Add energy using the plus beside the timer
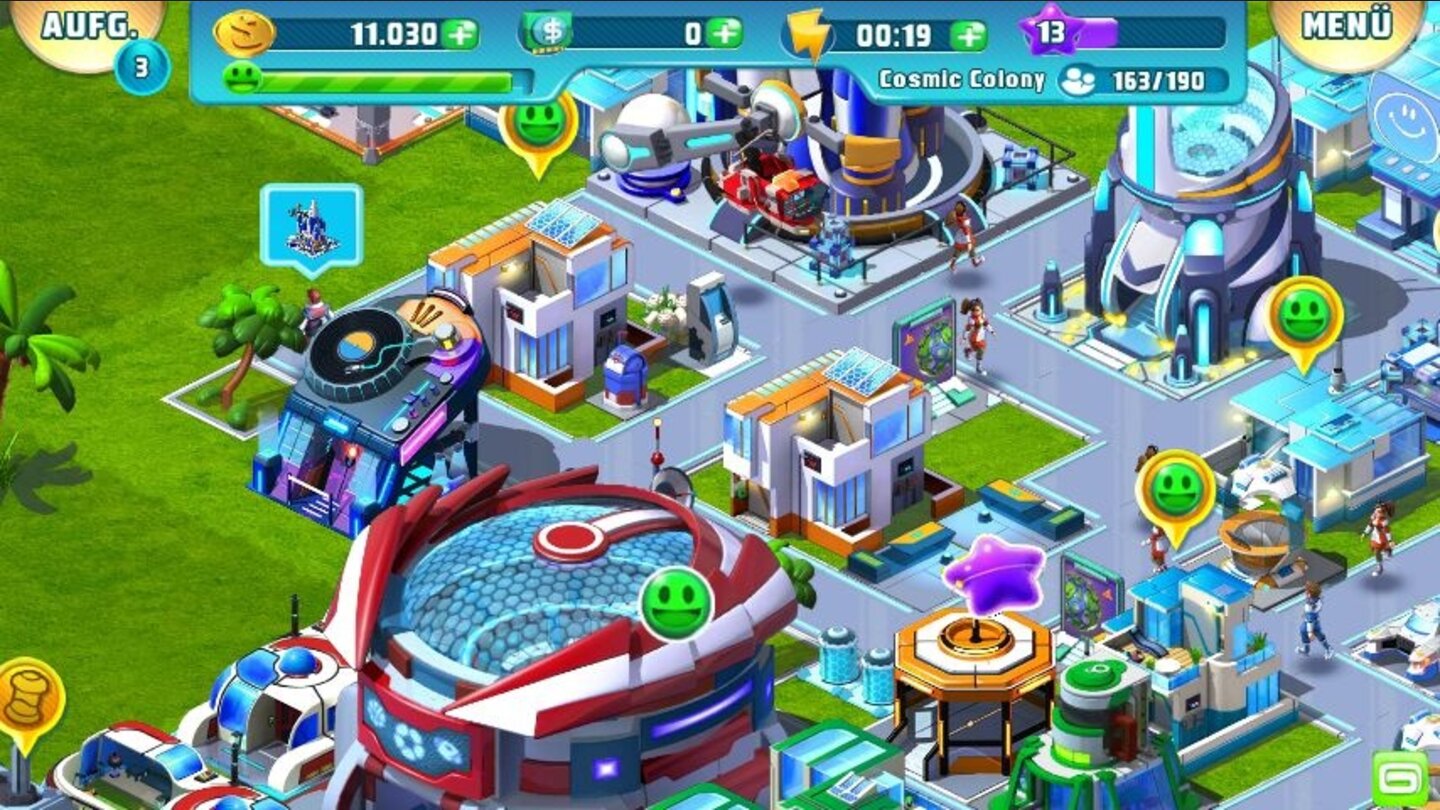This screenshot has width=1440, height=810. tap(966, 33)
